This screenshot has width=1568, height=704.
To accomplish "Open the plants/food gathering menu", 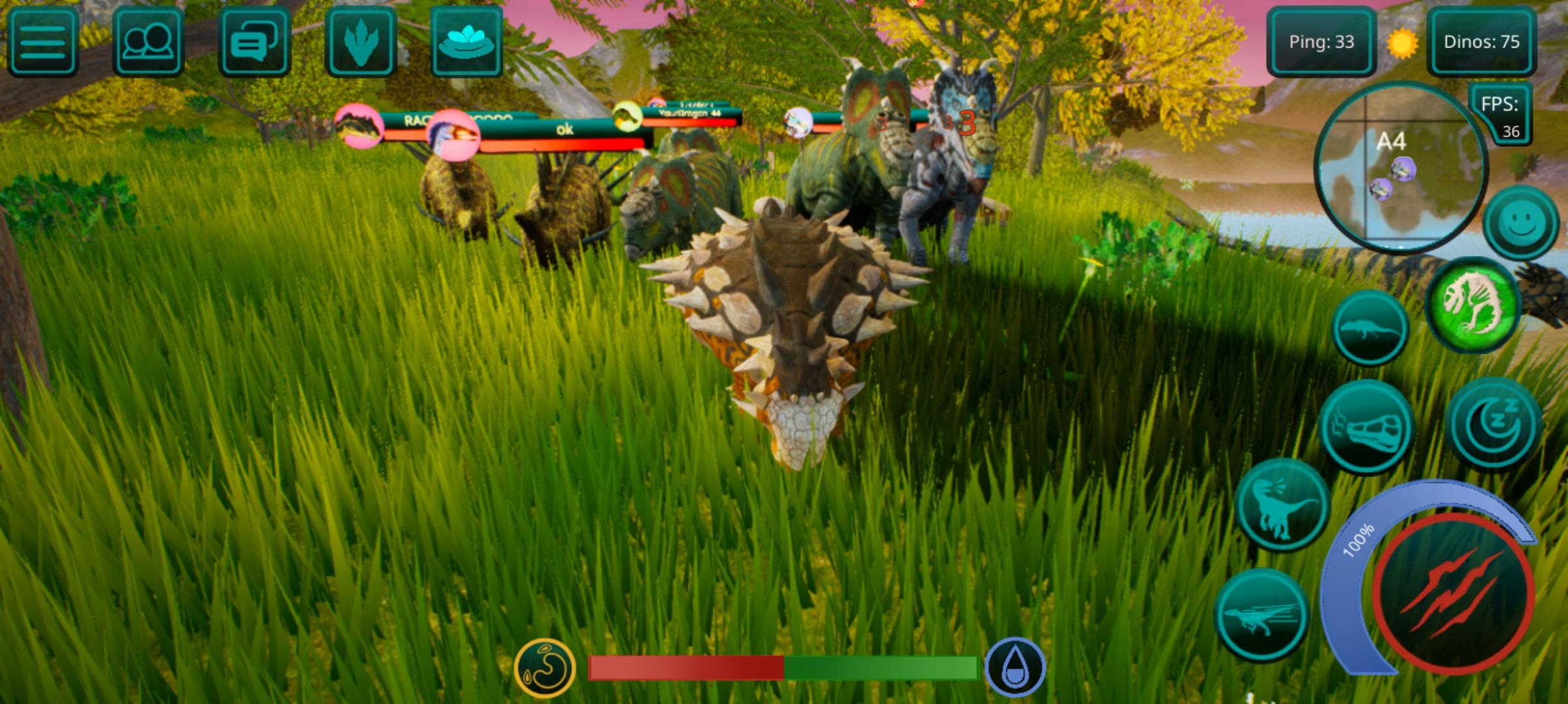I will click(468, 42).
